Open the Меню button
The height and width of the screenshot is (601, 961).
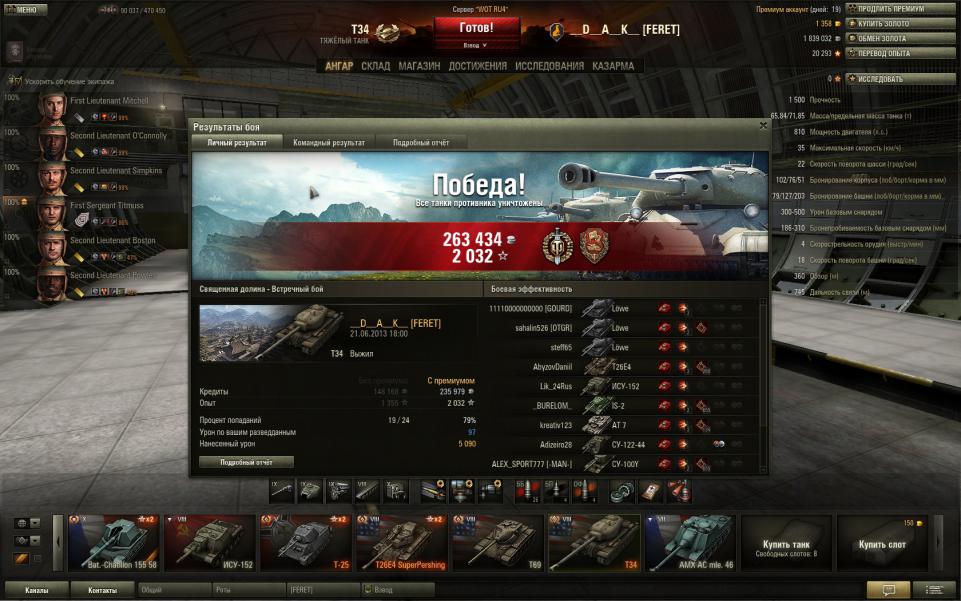click(24, 9)
